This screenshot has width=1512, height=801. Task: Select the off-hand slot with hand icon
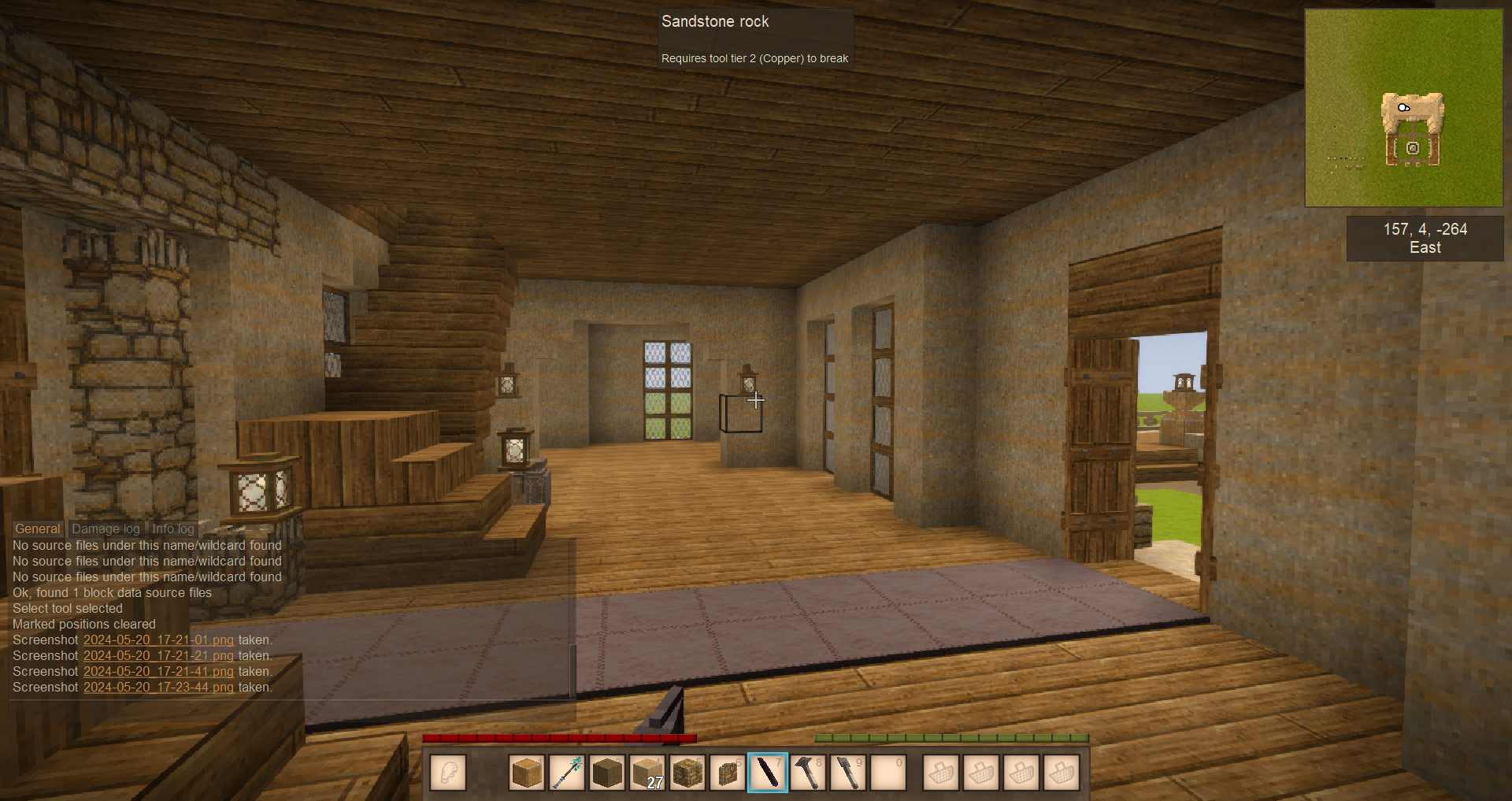pyautogui.click(x=448, y=773)
